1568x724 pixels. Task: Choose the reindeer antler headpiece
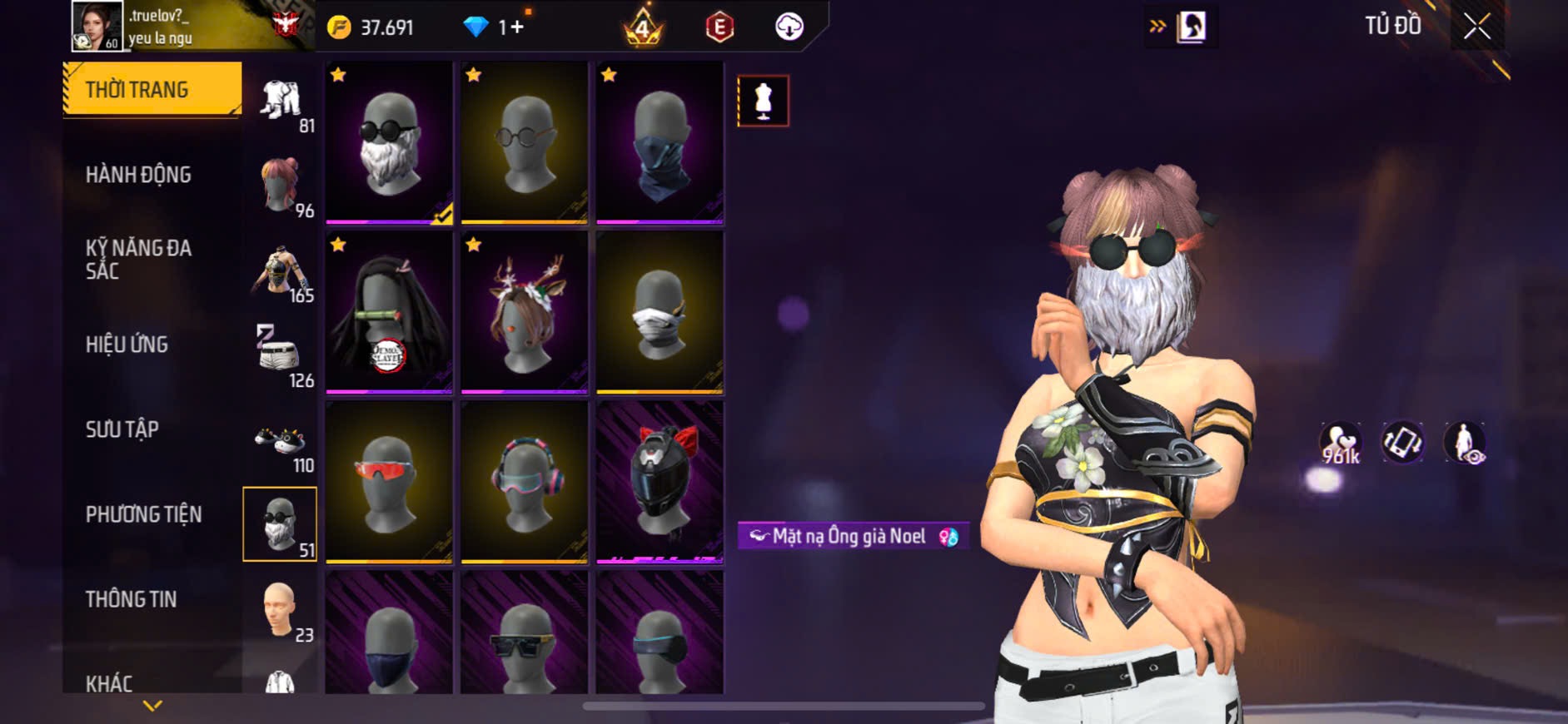click(x=525, y=312)
